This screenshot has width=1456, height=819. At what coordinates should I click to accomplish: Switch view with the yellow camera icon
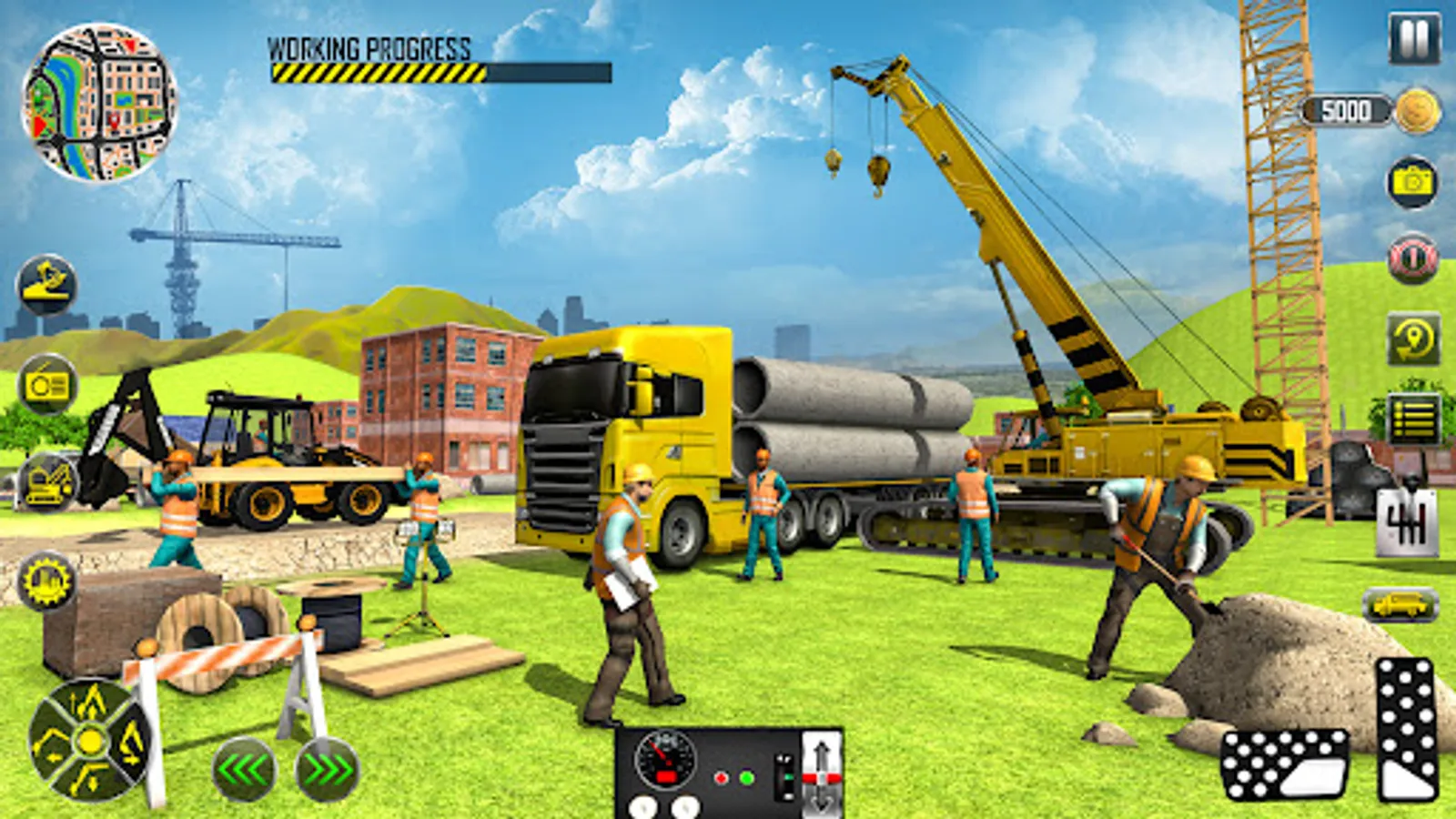coord(1412,182)
